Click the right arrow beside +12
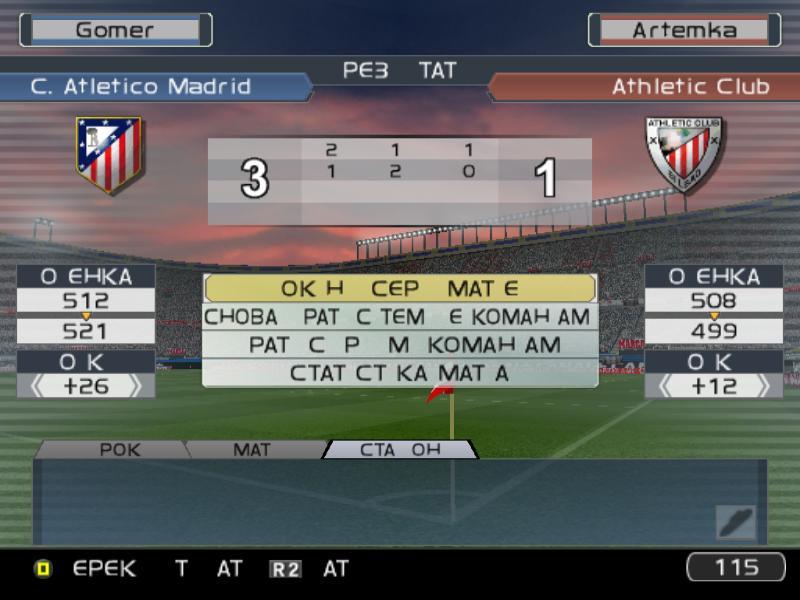 coord(763,386)
